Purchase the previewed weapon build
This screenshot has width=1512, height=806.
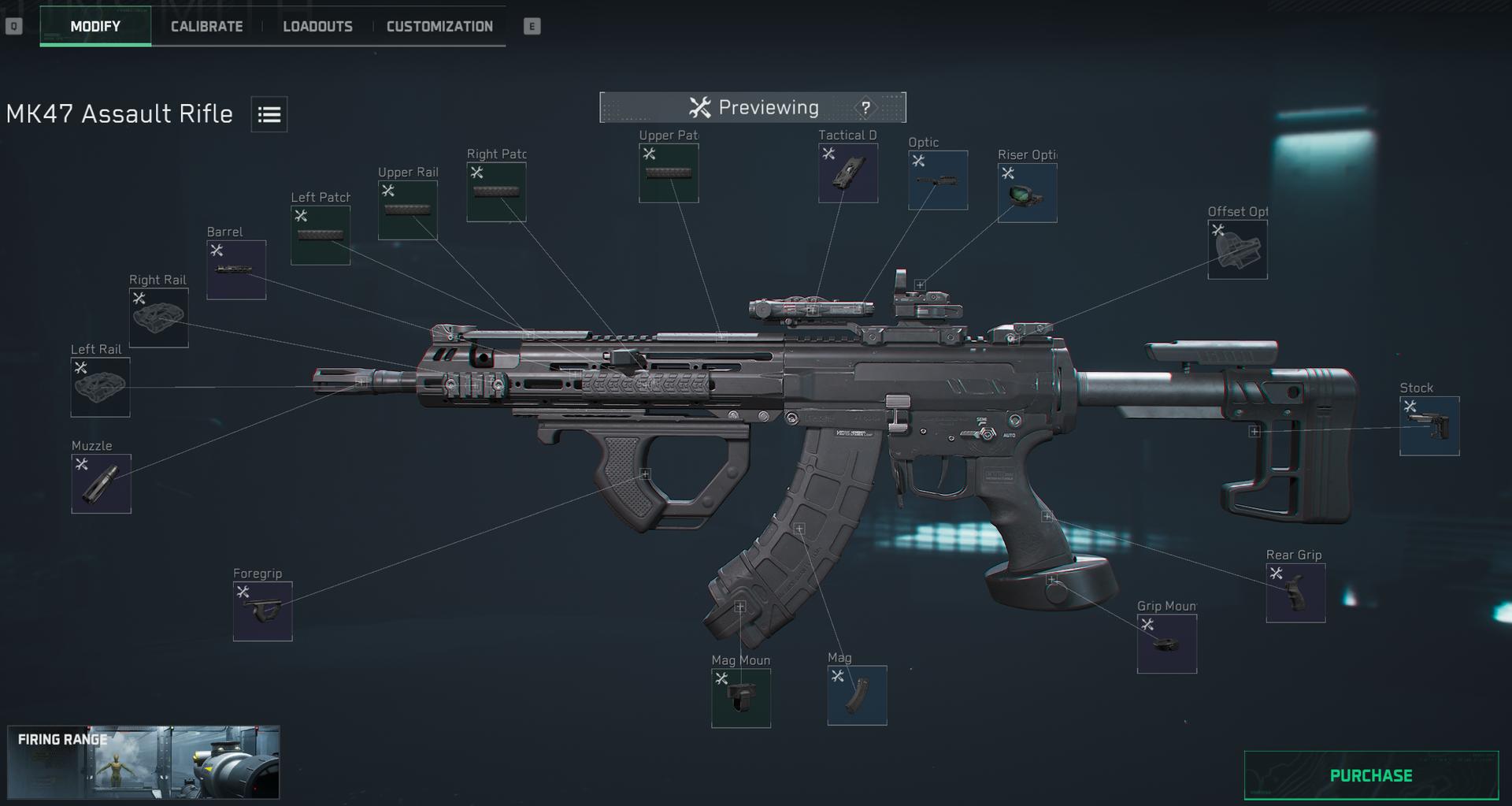(x=1370, y=775)
